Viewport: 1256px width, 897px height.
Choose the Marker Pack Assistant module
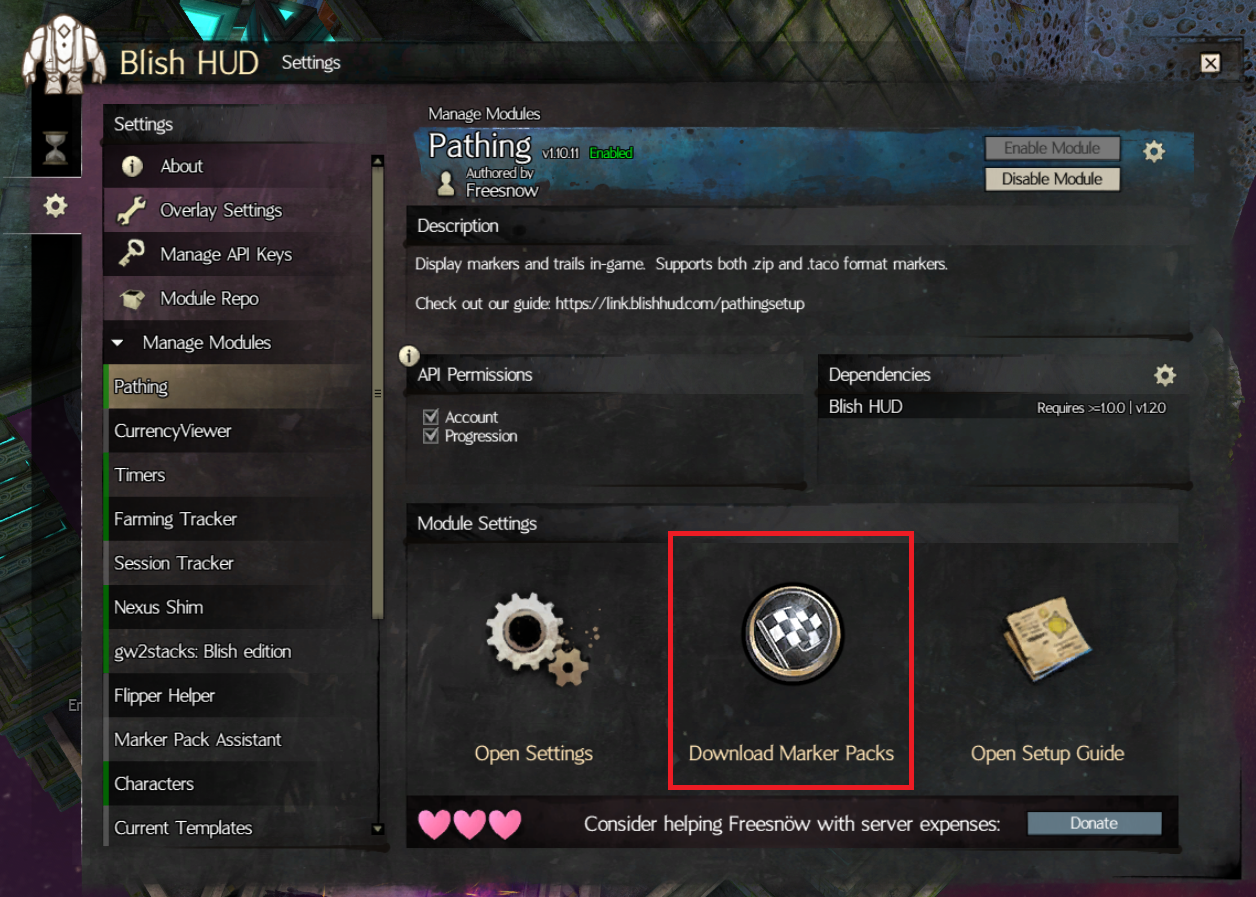[197, 739]
